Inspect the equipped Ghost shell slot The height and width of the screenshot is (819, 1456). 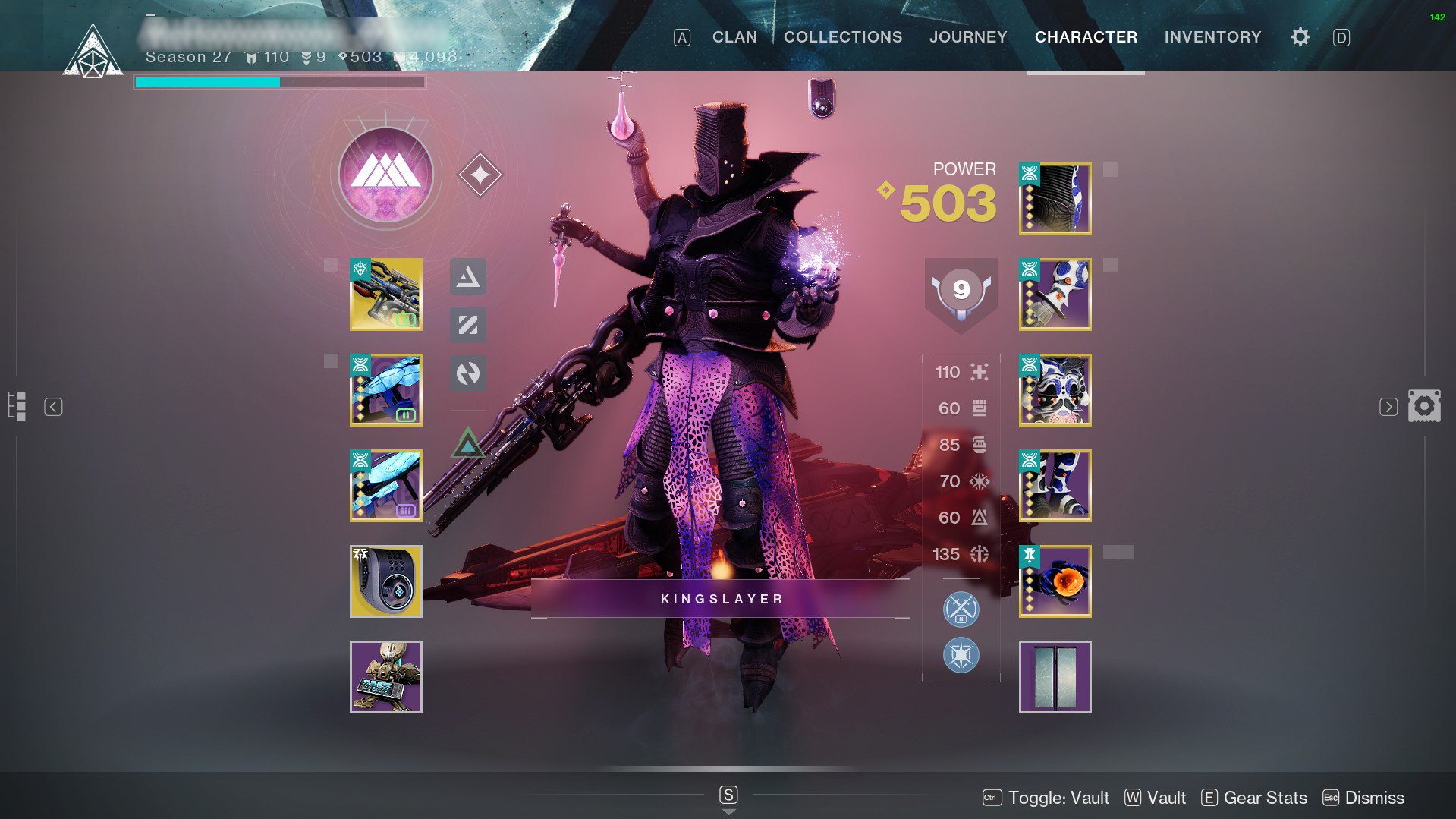click(x=385, y=581)
